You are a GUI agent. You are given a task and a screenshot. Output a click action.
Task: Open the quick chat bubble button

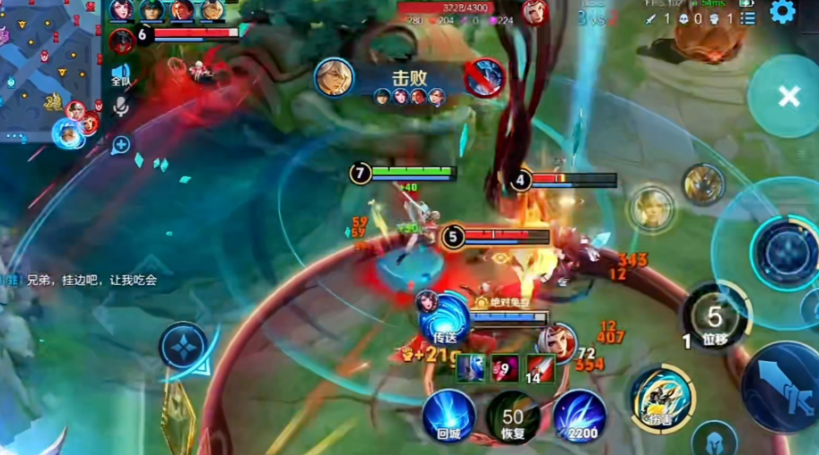[121, 145]
